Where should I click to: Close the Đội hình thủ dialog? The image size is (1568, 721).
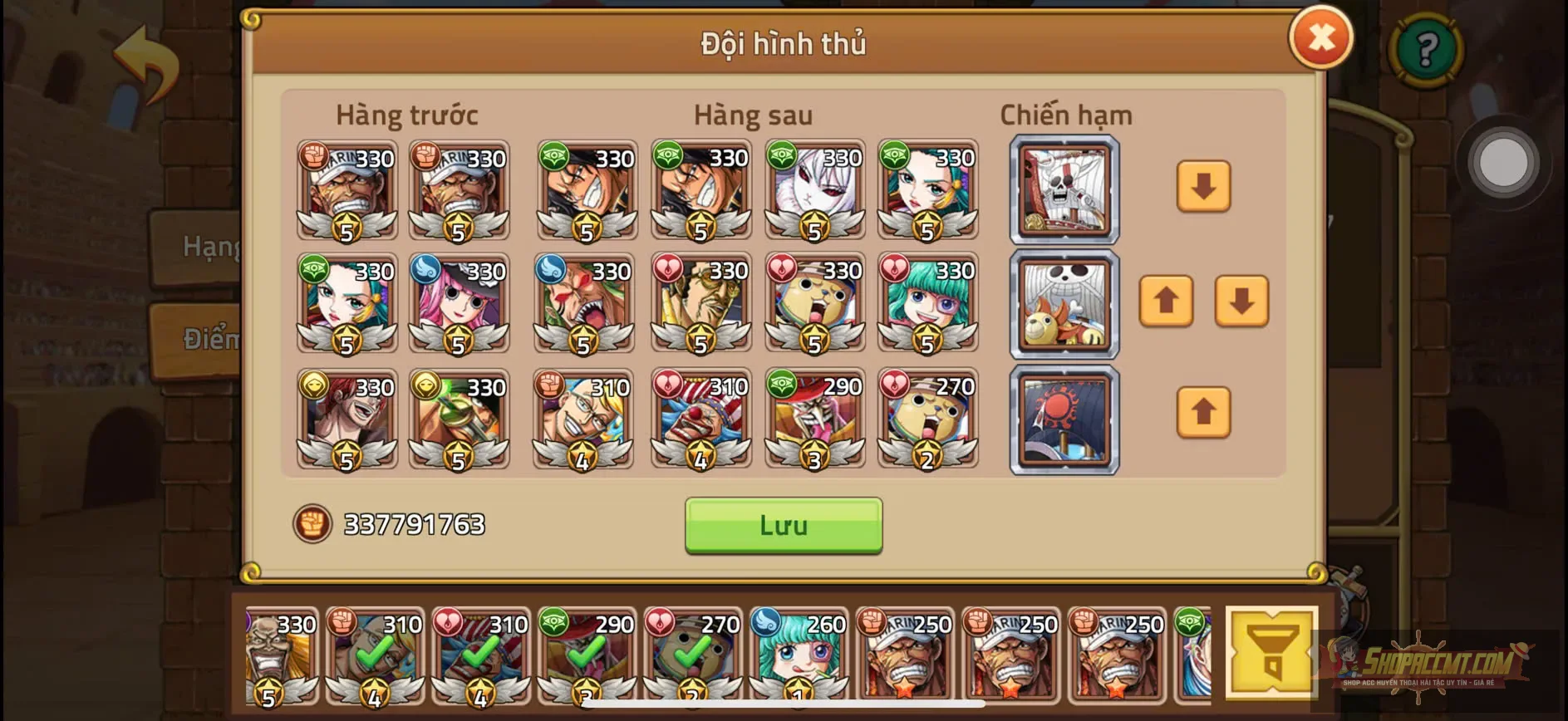1322,37
